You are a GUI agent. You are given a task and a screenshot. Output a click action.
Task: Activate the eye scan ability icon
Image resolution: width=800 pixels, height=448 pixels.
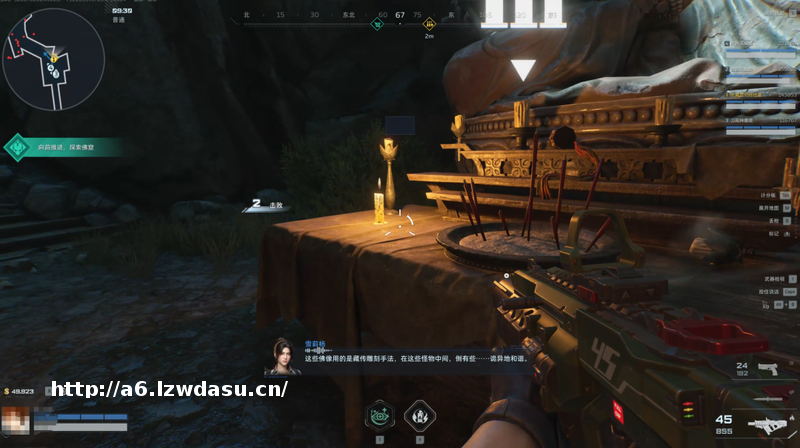(x=379, y=414)
